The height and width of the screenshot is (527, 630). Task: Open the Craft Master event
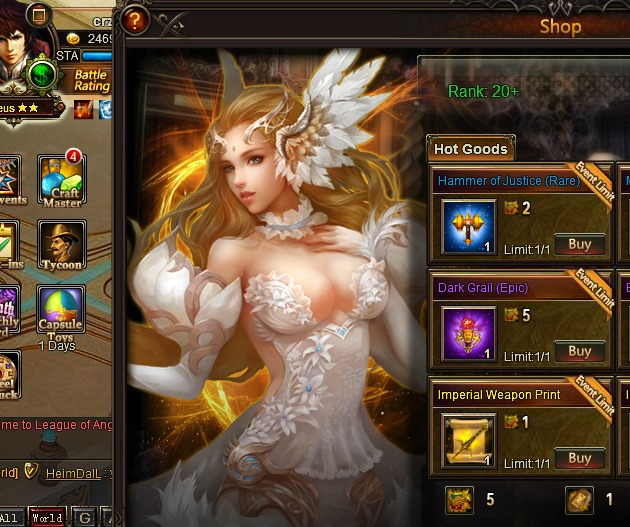[x=62, y=179]
